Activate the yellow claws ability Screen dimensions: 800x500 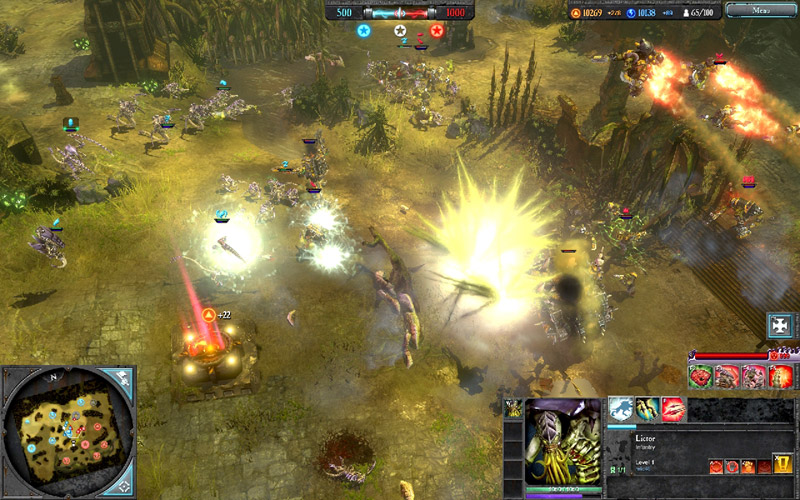647,409
